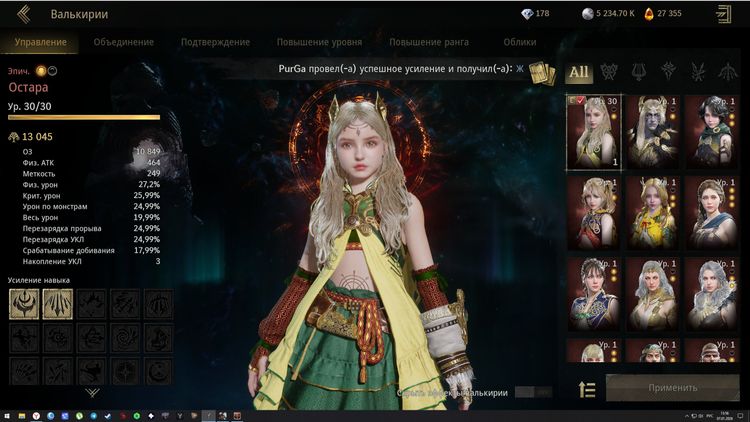Click the Применить button
Image resolution: width=750 pixels, height=422 pixels.
(672, 388)
